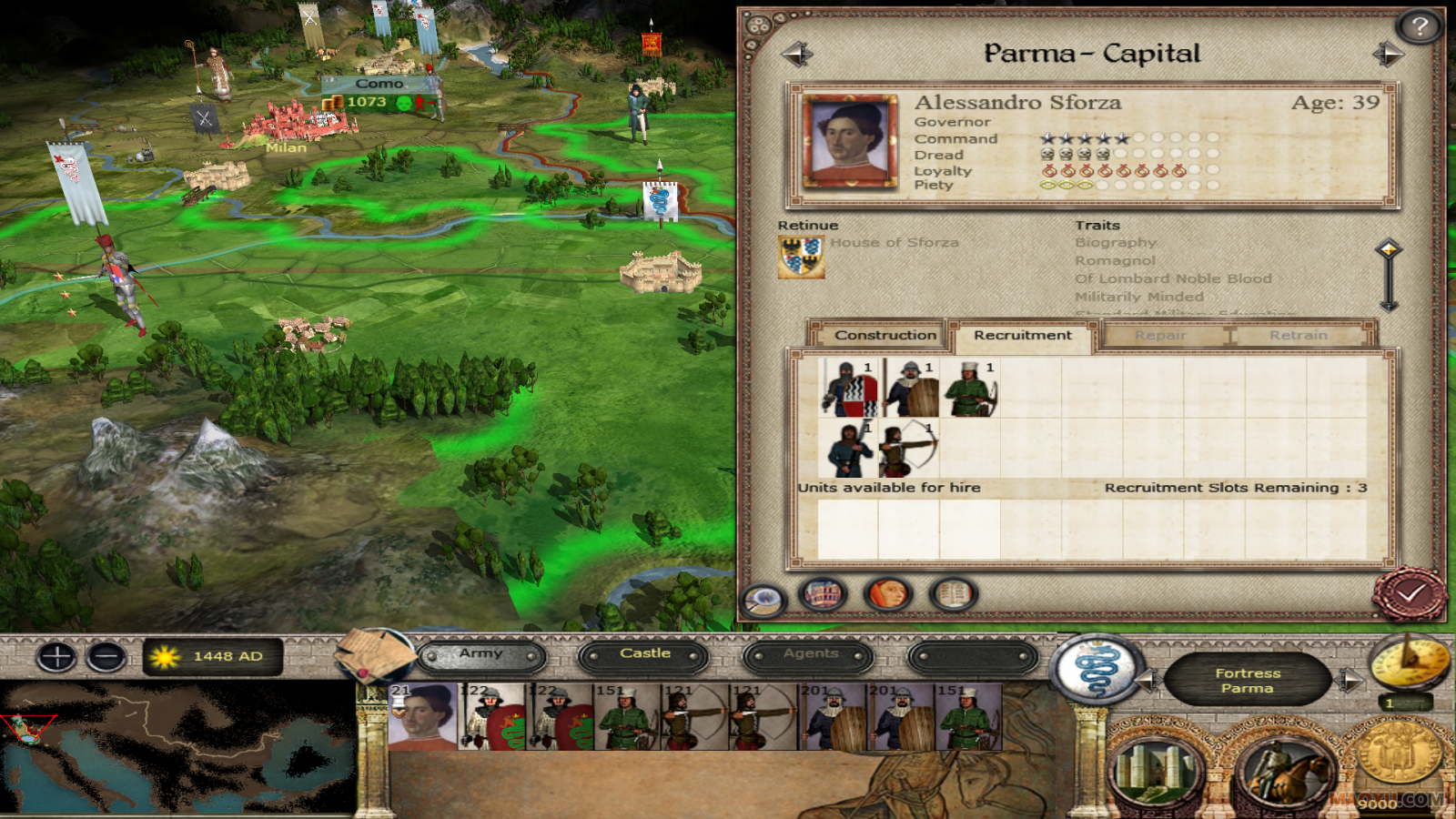Zoom out the minimap with minus button
Screen dimensions: 1456x819
click(106, 656)
